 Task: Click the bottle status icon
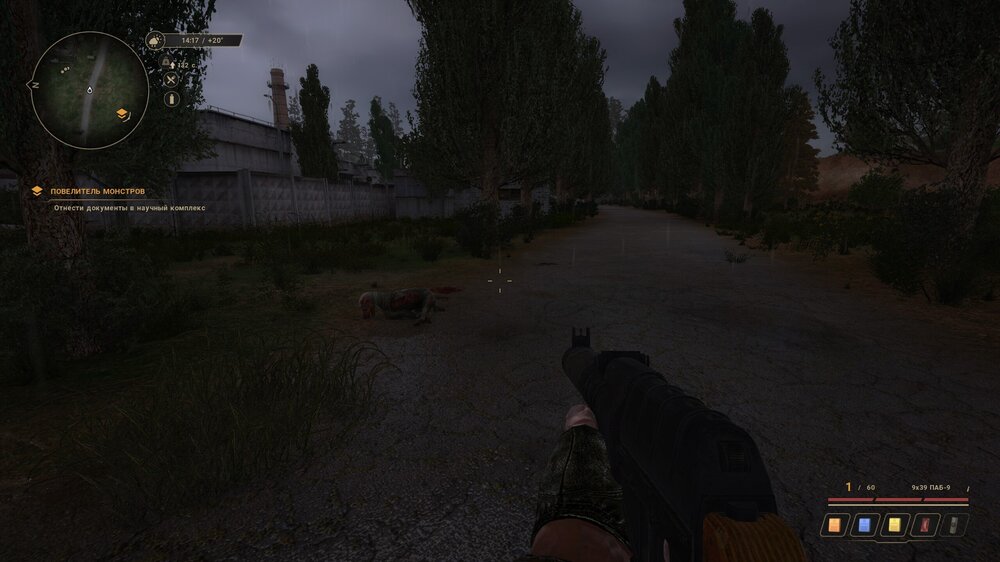click(171, 100)
